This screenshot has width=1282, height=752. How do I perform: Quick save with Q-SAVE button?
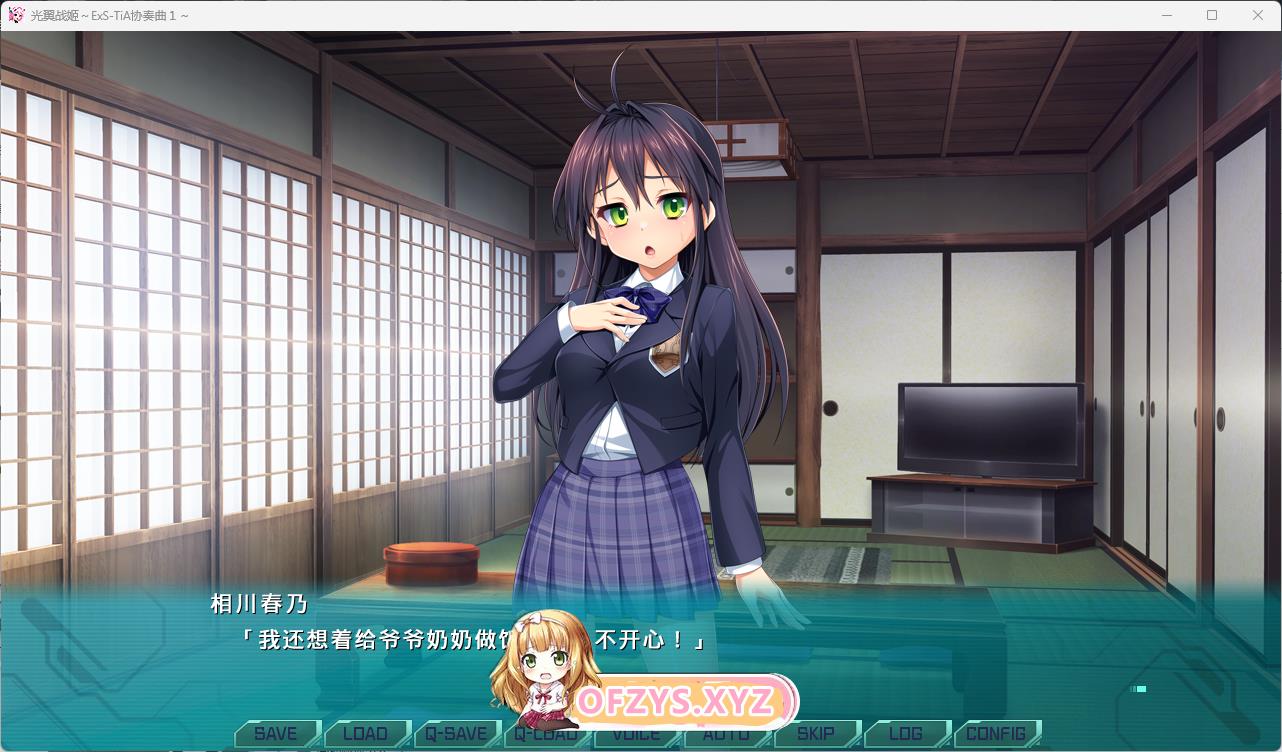455,734
